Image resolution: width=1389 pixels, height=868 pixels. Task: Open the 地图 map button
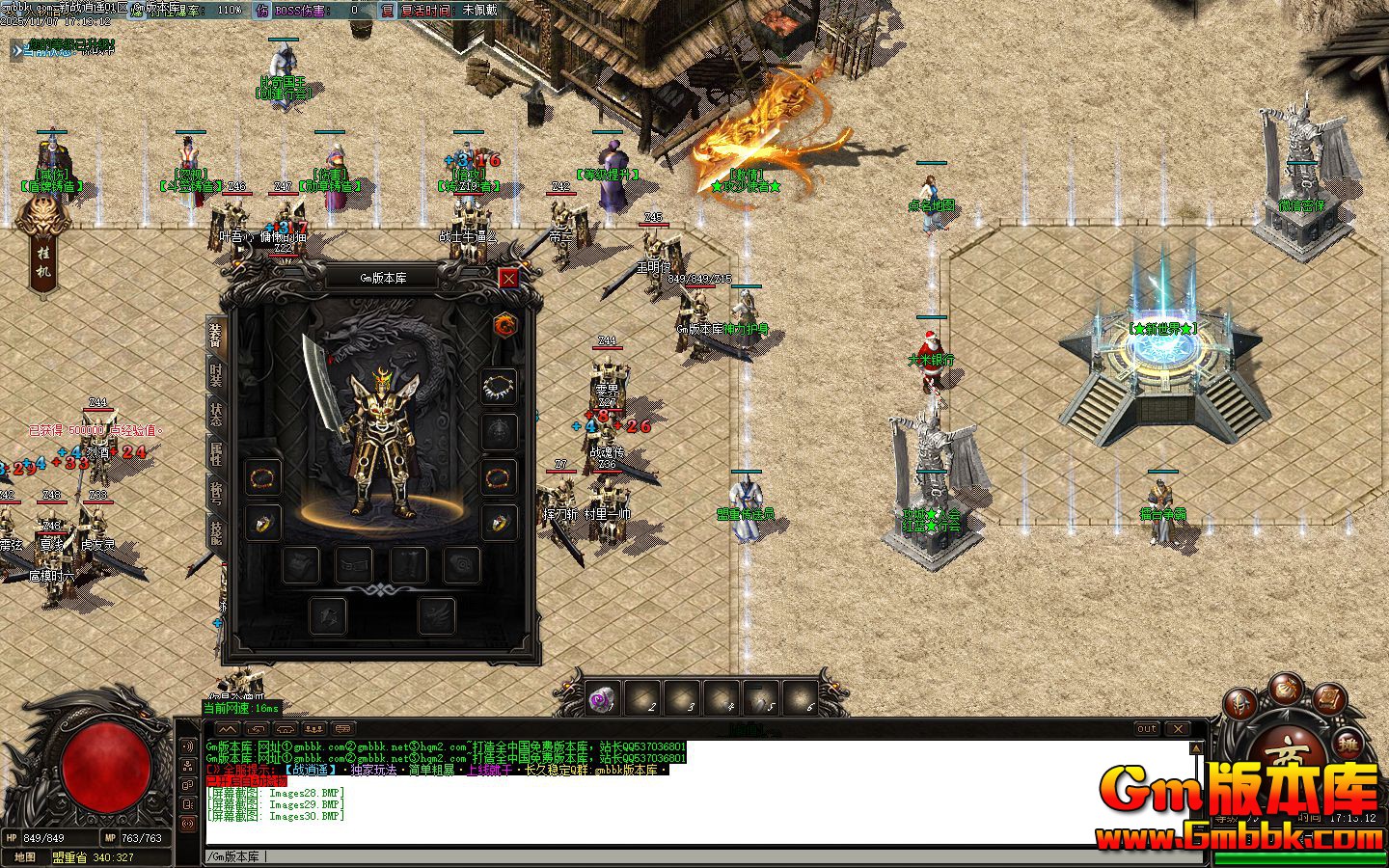[x=25, y=856]
